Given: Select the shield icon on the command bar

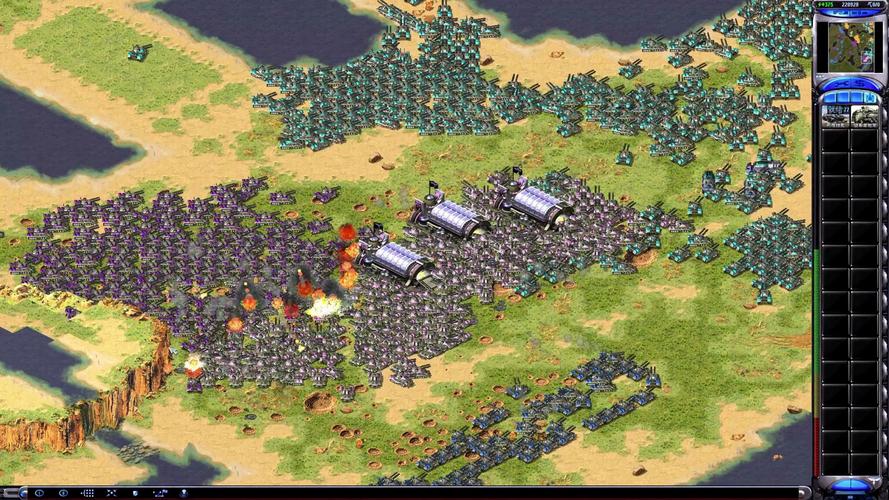Looking at the screenshot, I should (x=135, y=493).
